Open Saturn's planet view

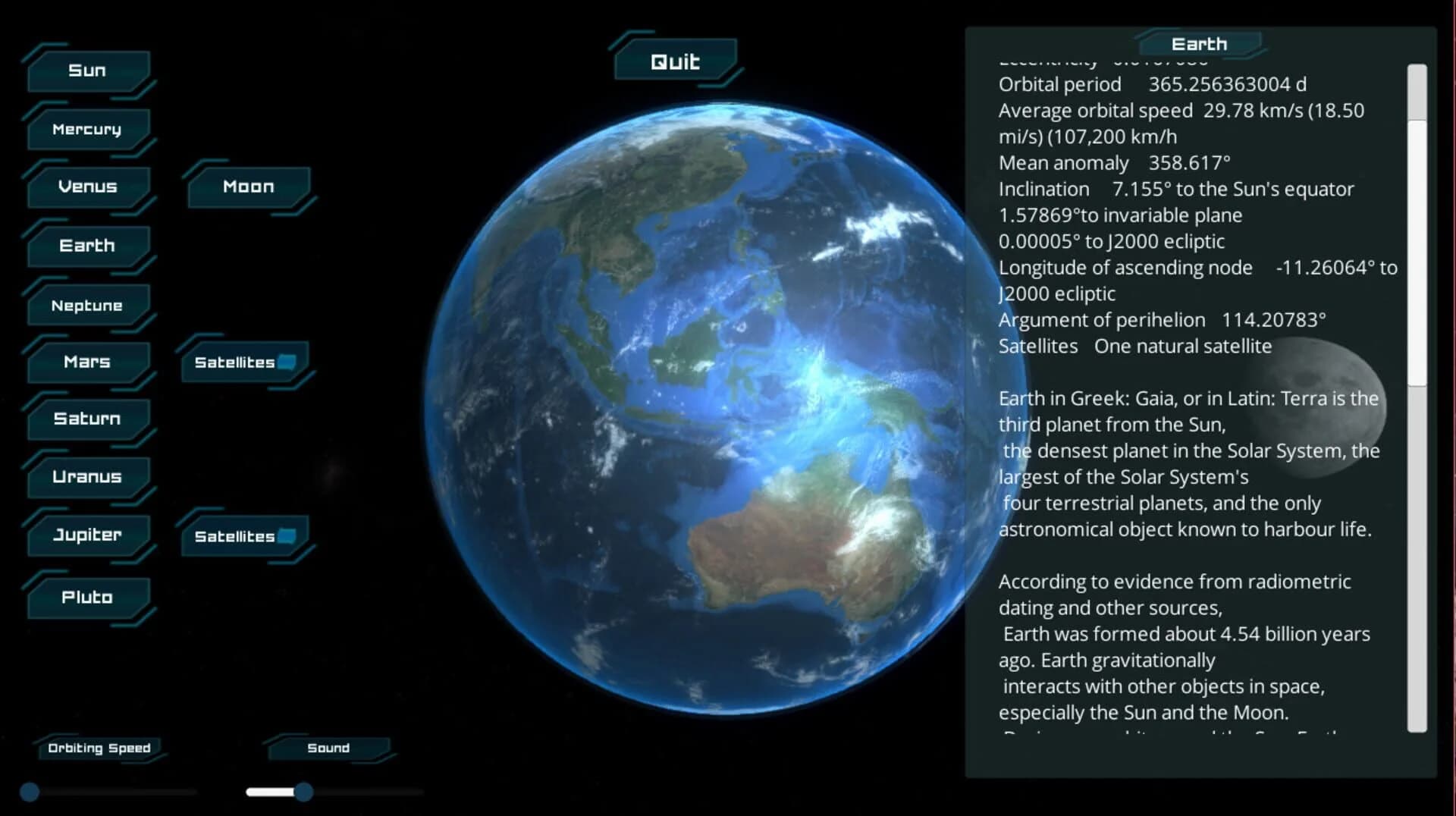[x=87, y=419]
